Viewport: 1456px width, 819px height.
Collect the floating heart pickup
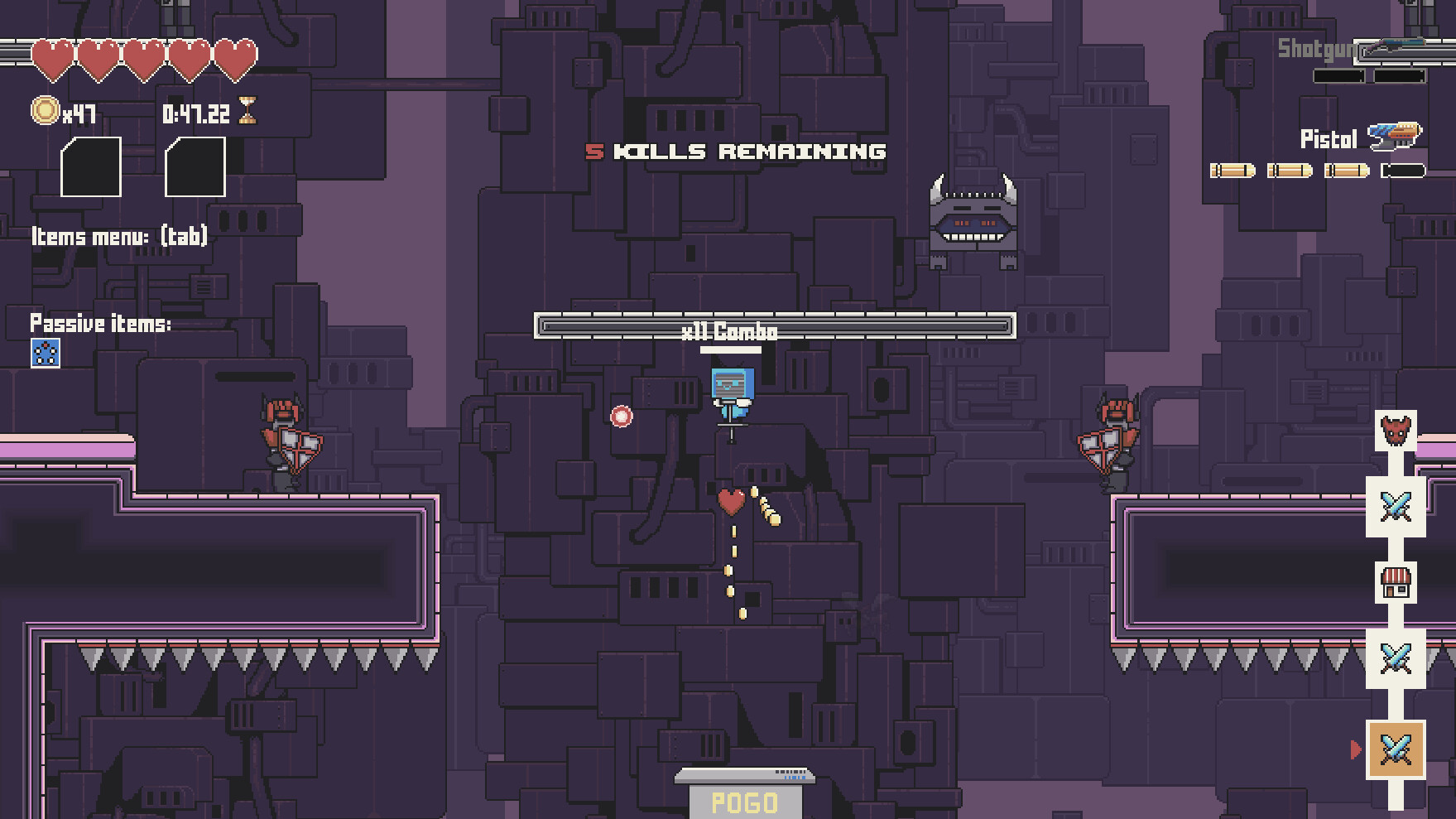click(732, 503)
